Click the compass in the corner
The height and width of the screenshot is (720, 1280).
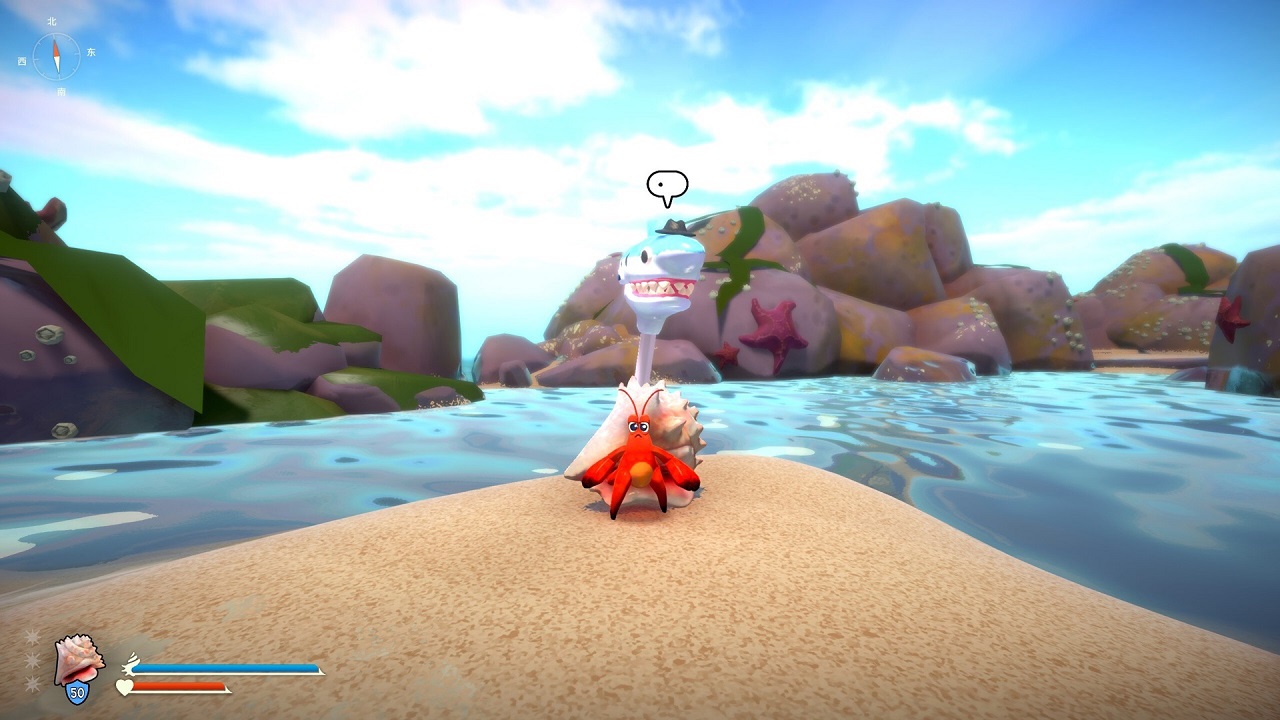tap(57, 56)
